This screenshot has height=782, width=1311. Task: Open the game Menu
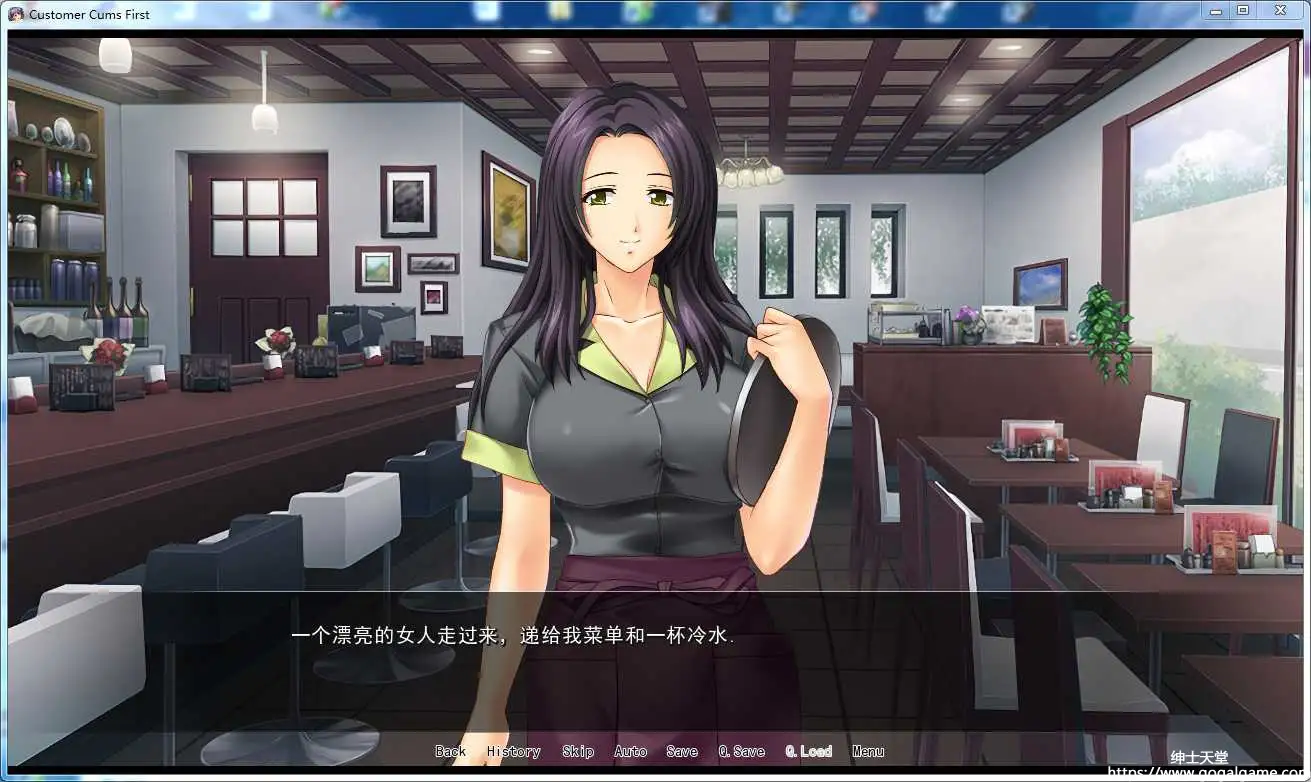[x=869, y=751]
